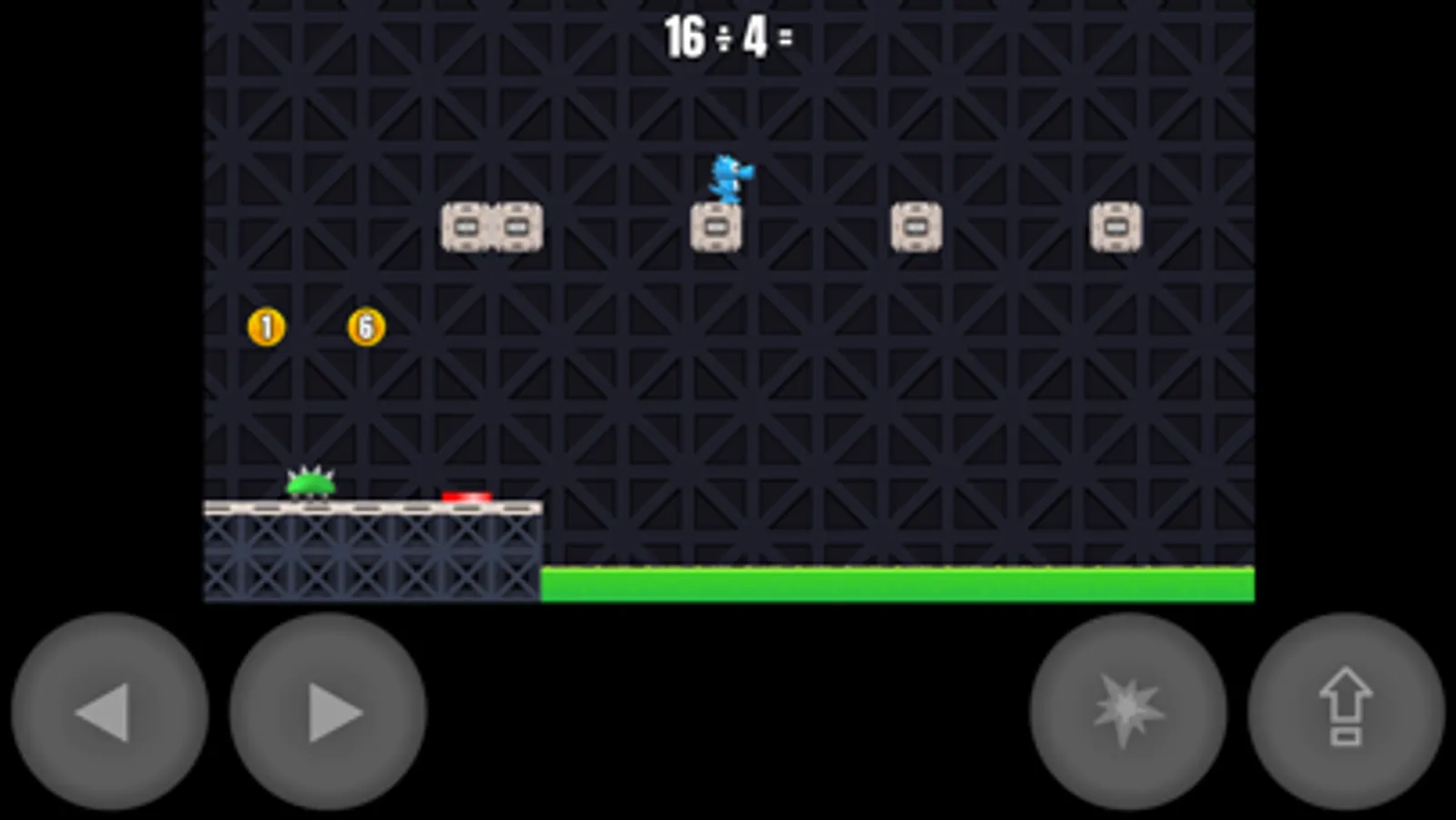This screenshot has height=820, width=1456.
Task: Tap the double crate block pair
Action: click(493, 225)
